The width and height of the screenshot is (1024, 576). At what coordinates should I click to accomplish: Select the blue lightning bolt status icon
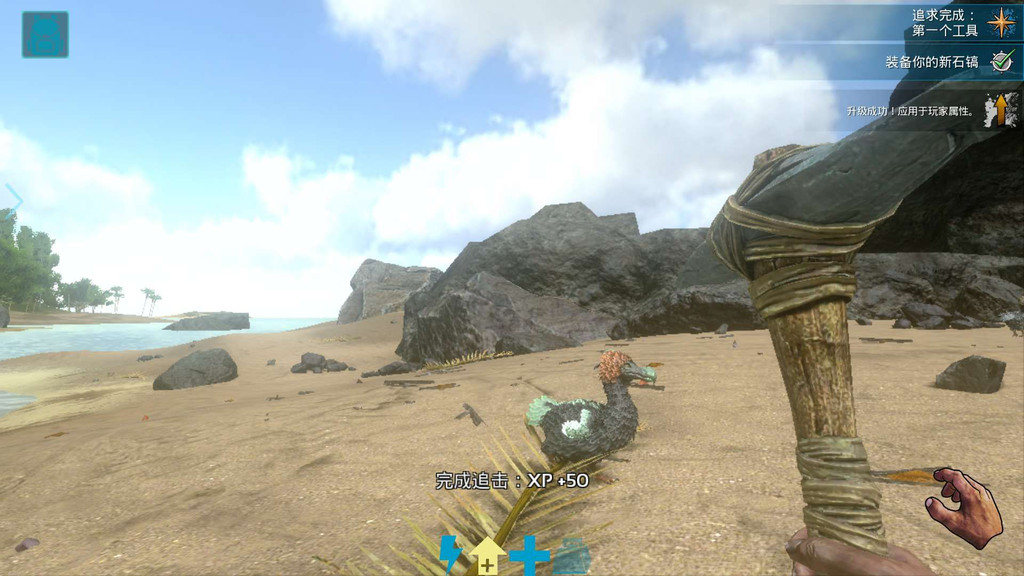coord(451,553)
